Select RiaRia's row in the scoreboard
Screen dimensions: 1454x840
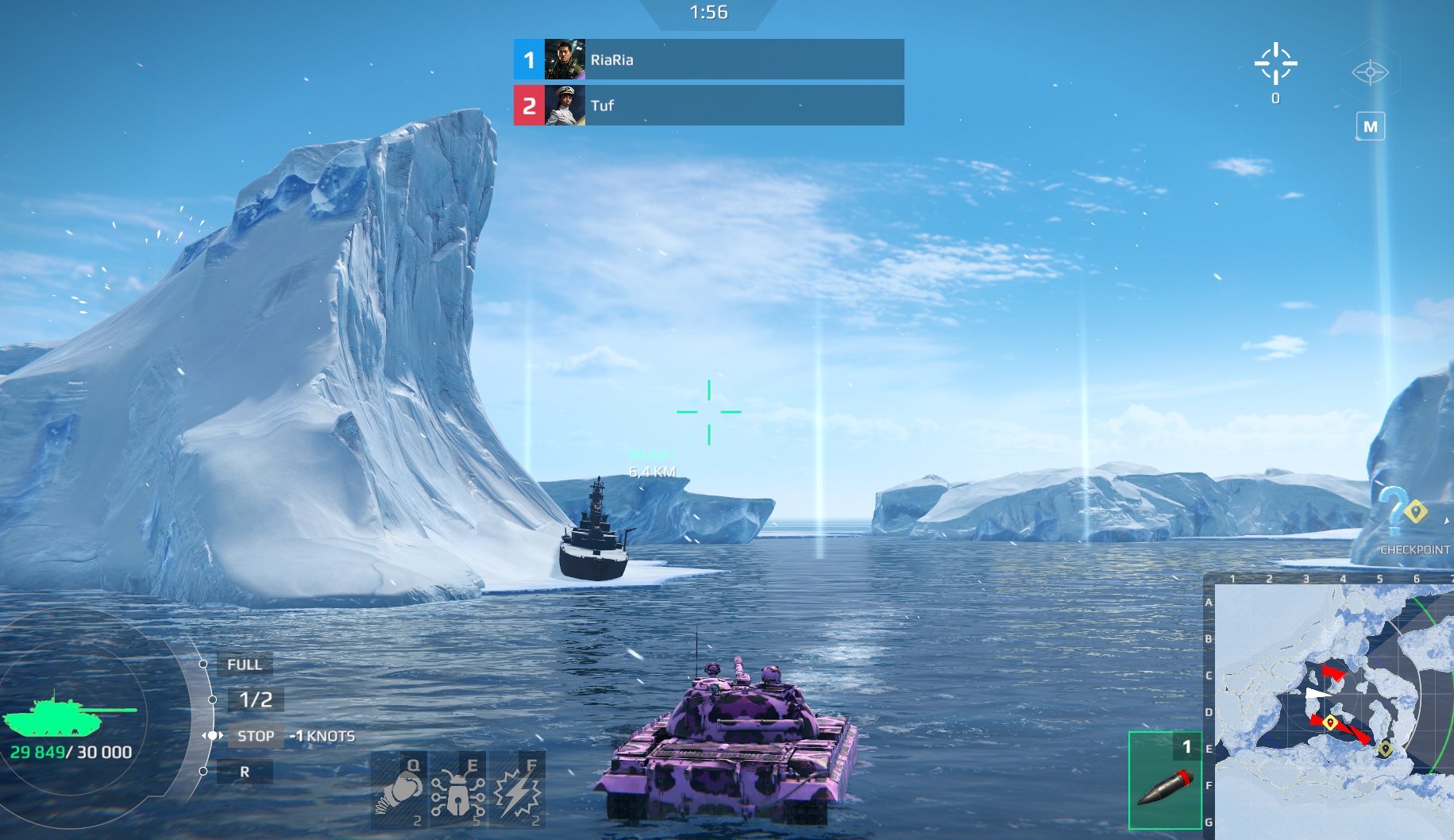pyautogui.click(x=708, y=60)
